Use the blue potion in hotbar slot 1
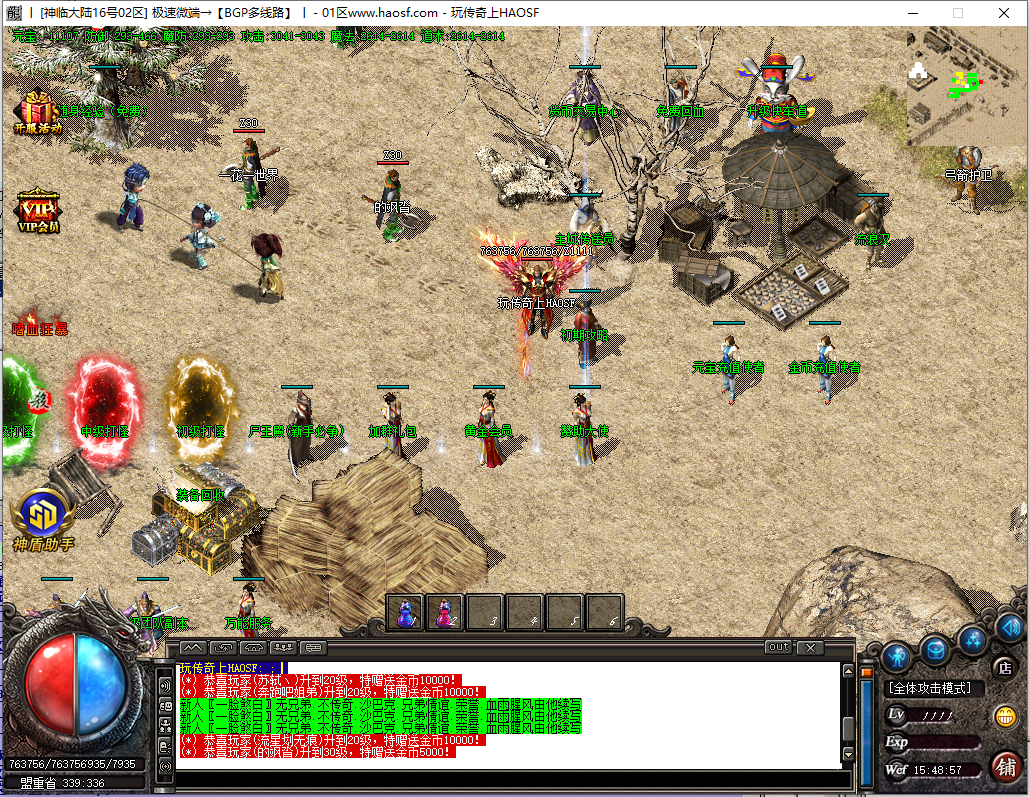 tap(405, 611)
